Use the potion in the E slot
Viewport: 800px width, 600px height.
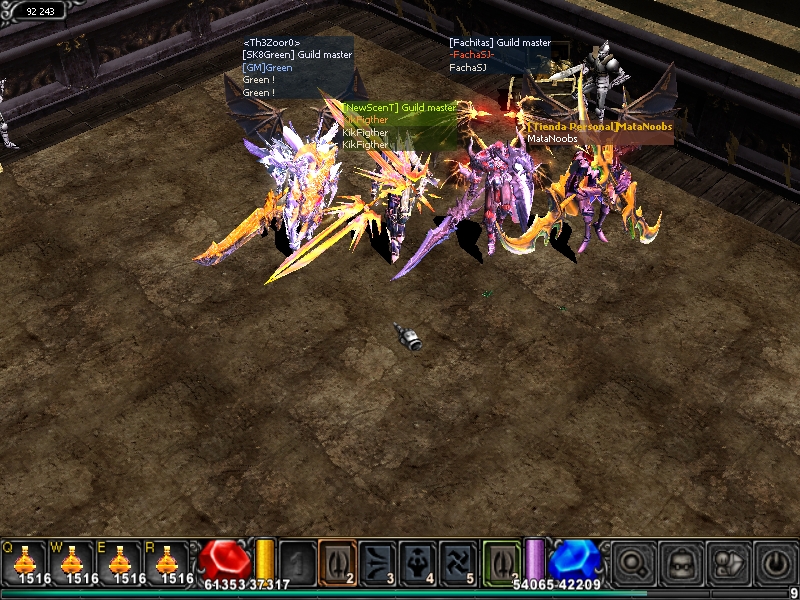click(121, 562)
